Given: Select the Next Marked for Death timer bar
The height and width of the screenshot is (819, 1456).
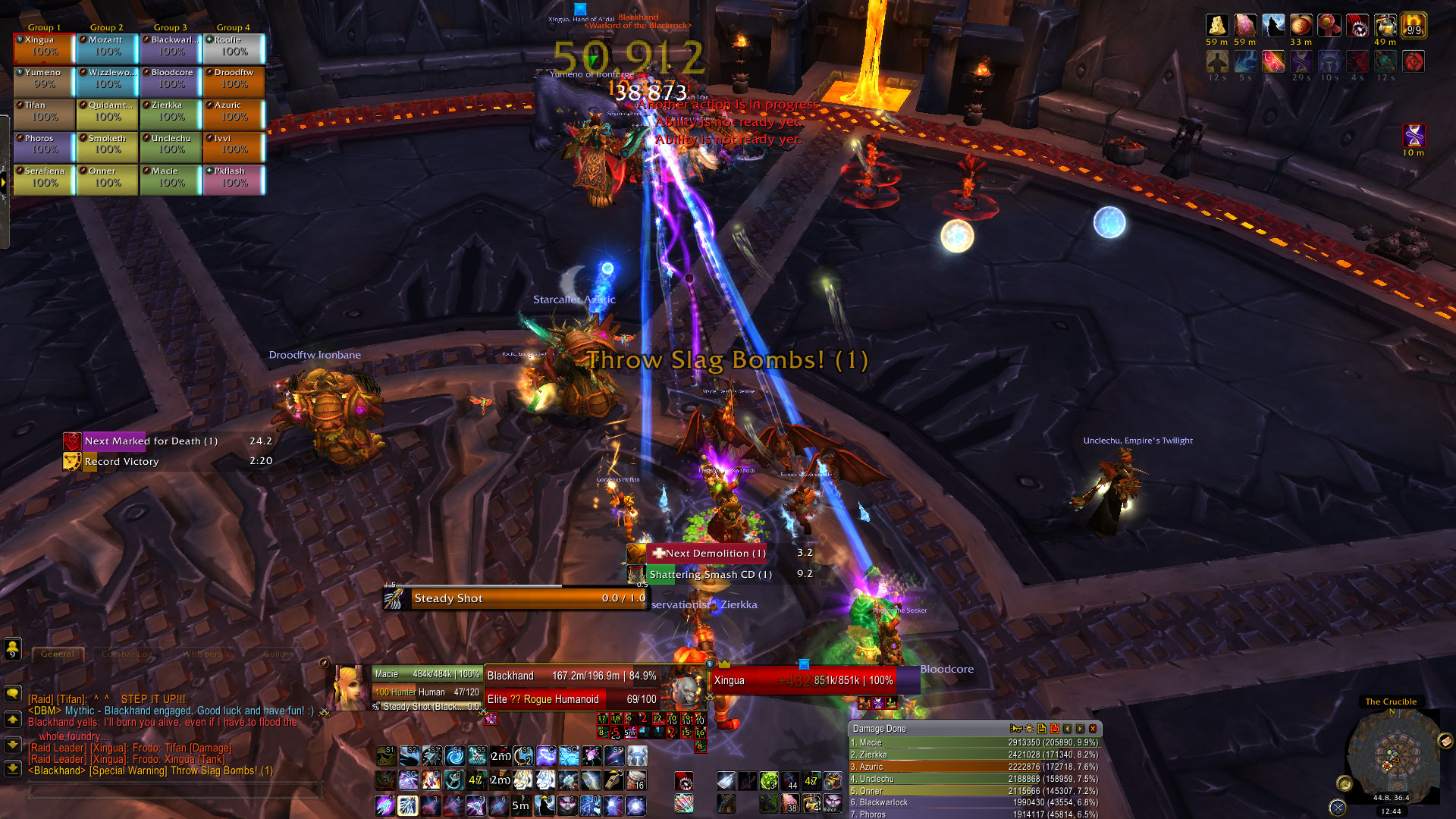Looking at the screenshot, I should [168, 441].
